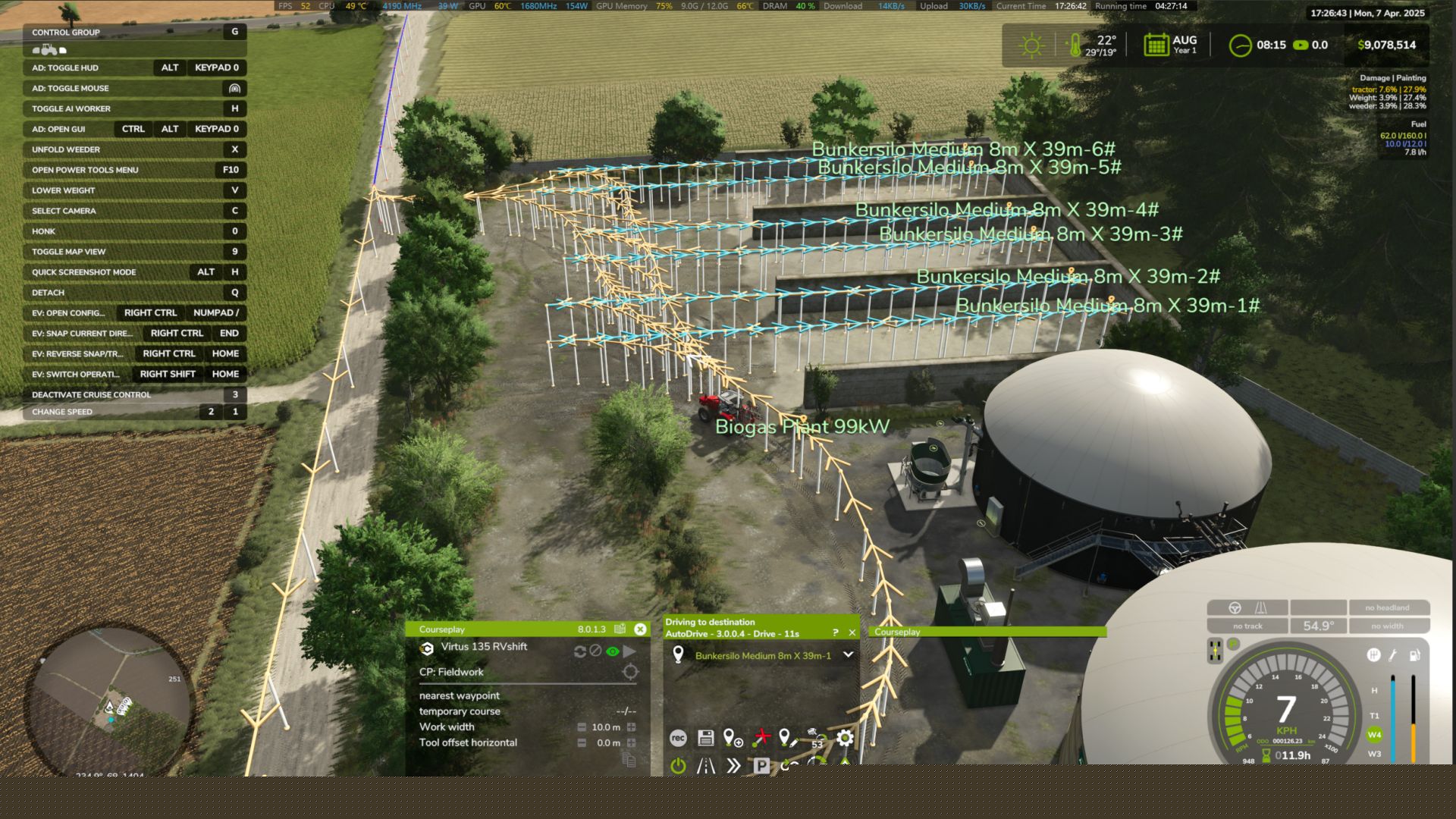
Task: Click the CP: Fieldwork target crosshair icon
Action: 629,672
